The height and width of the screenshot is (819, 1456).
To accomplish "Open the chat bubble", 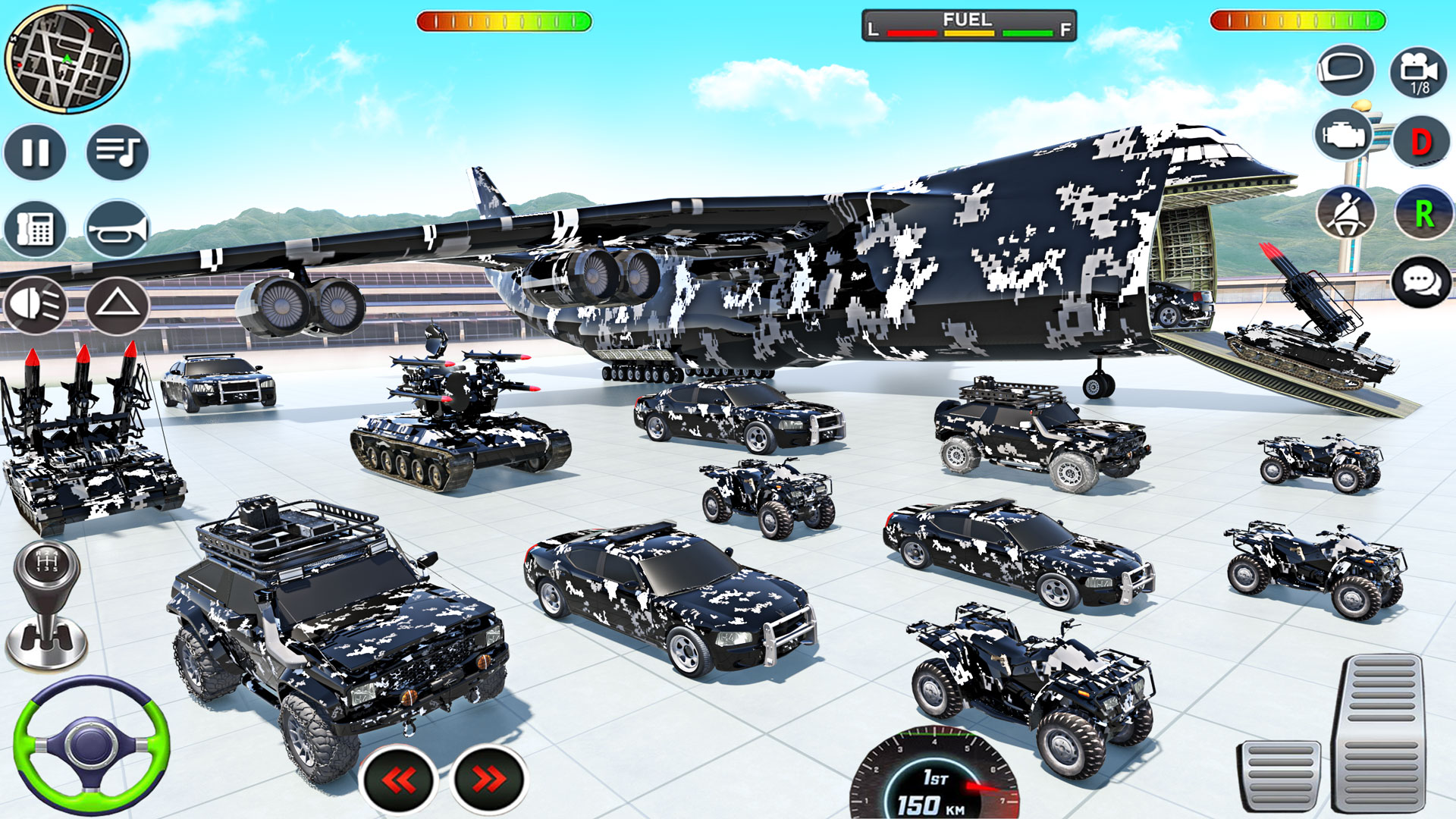I will (1420, 284).
